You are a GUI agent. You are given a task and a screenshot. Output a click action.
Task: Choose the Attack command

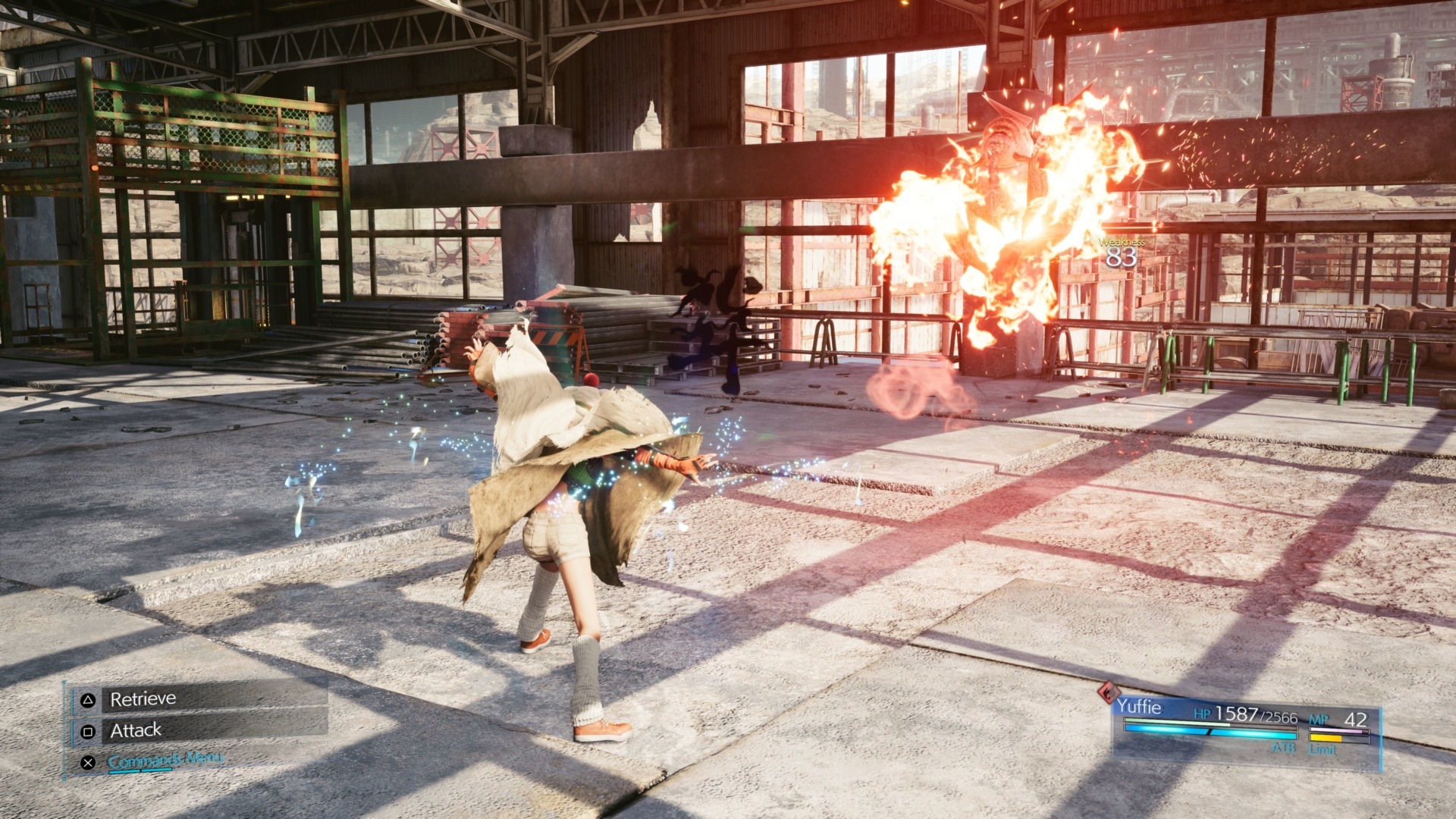pos(136,730)
